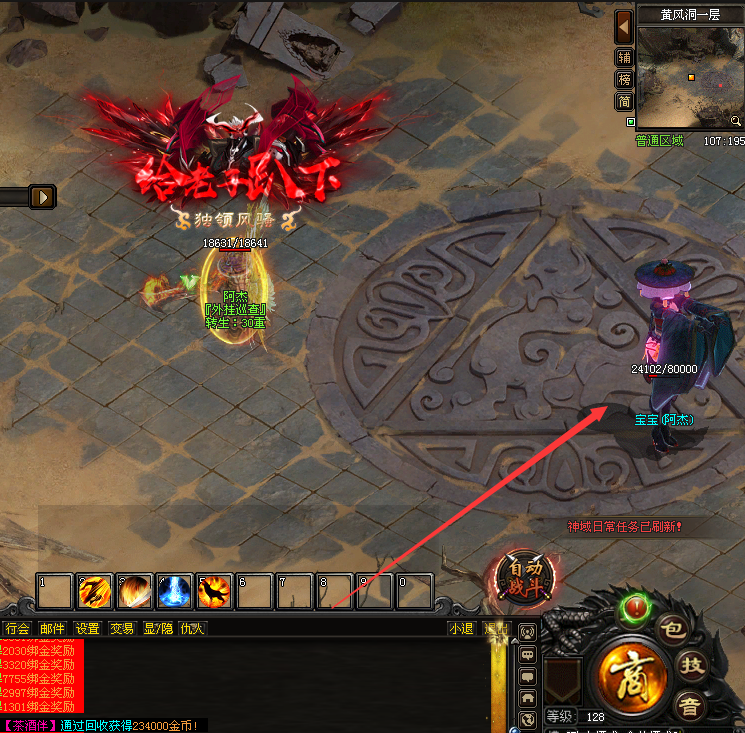Open the 交易 trade tab
Image resolution: width=745 pixels, height=733 pixels.
point(122,629)
